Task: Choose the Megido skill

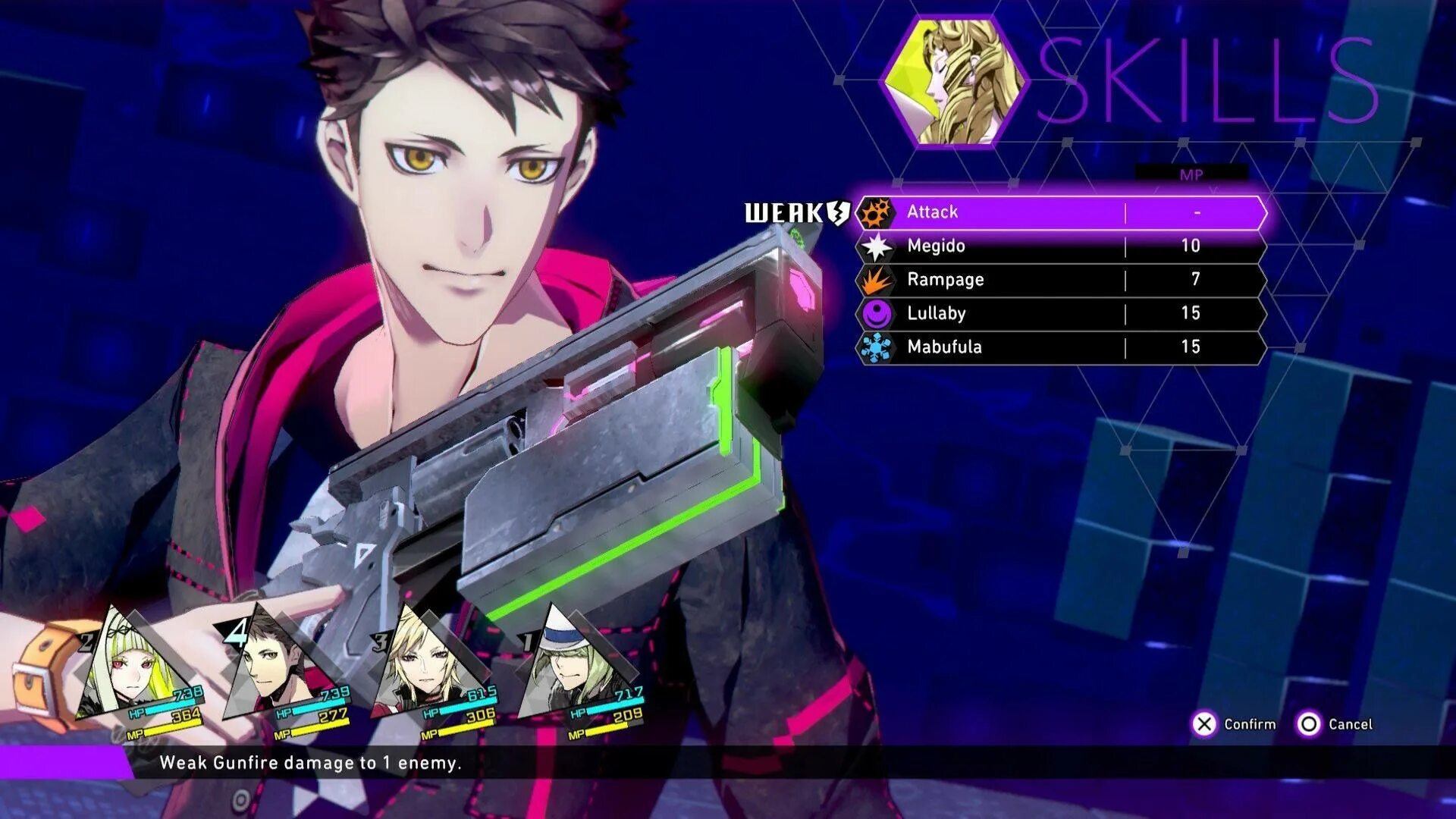Action: pos(1062,246)
